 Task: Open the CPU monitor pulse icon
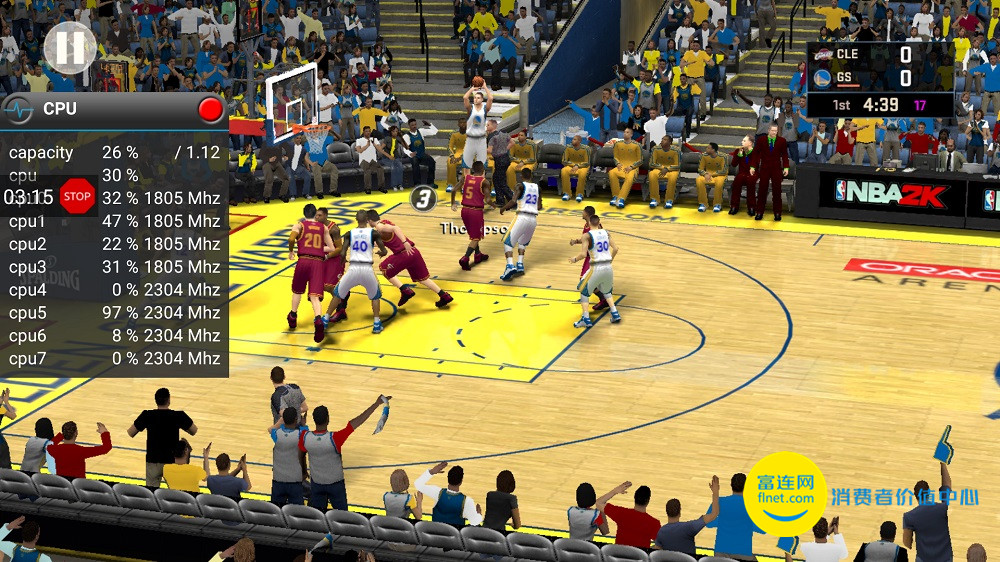pos(18,109)
